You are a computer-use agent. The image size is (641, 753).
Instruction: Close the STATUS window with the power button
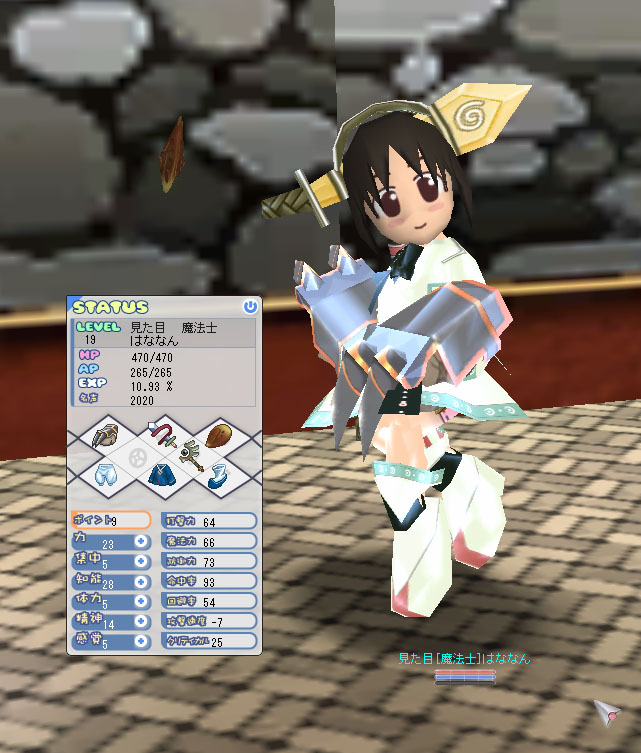[249, 307]
